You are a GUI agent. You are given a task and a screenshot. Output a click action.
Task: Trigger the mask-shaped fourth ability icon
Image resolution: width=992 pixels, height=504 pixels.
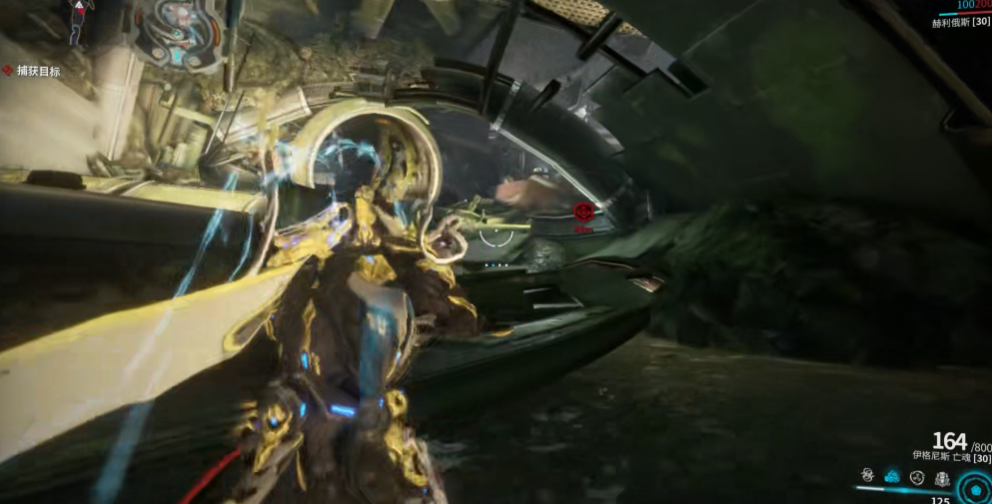pos(942,477)
